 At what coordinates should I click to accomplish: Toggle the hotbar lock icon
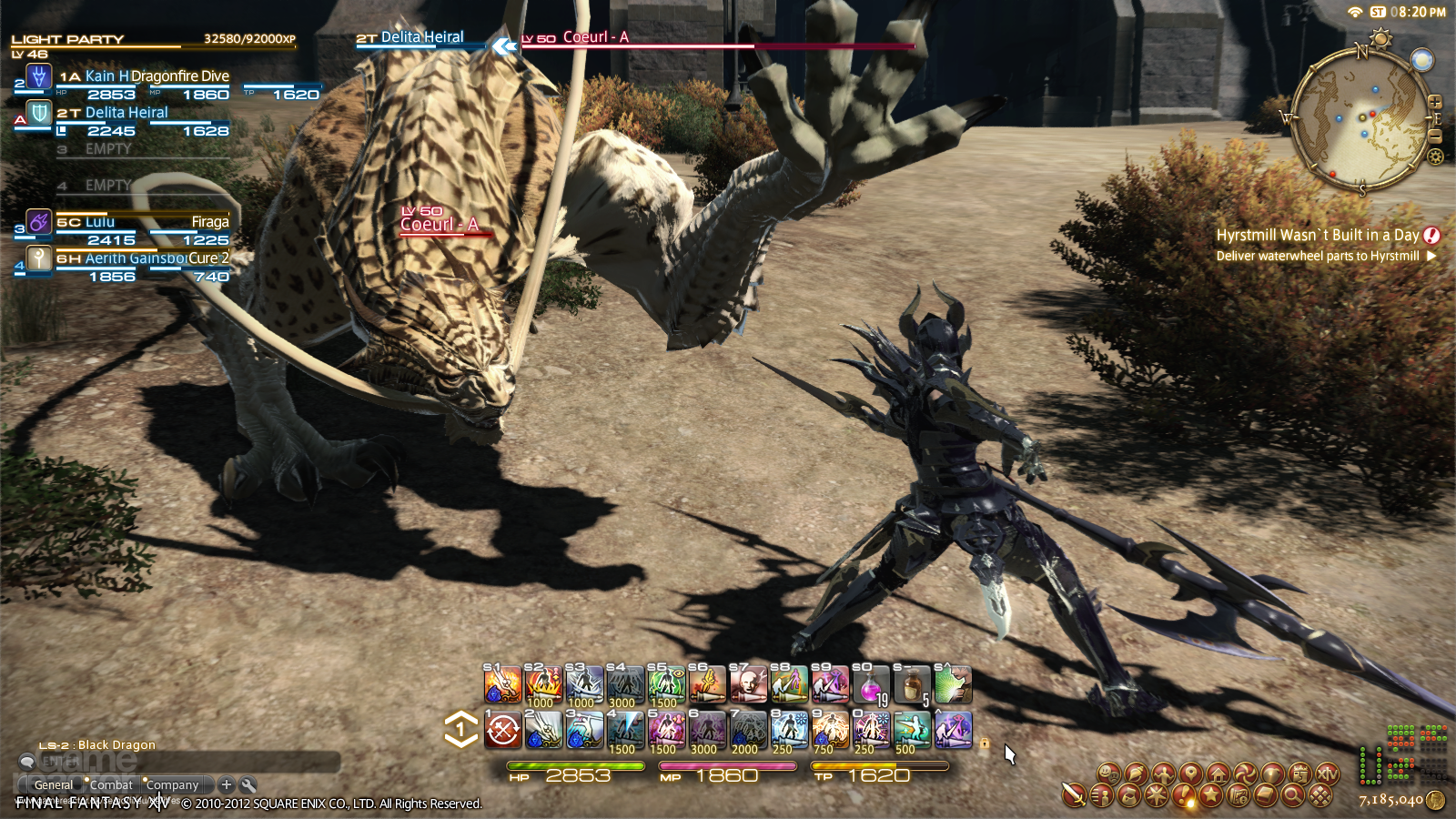984,743
